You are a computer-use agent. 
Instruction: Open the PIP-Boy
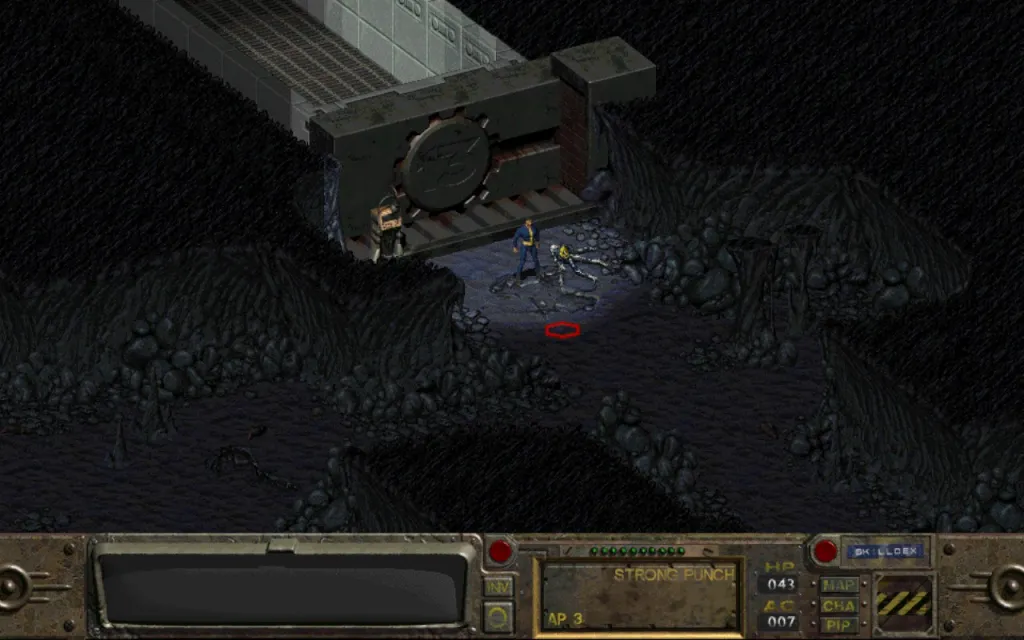tap(837, 623)
